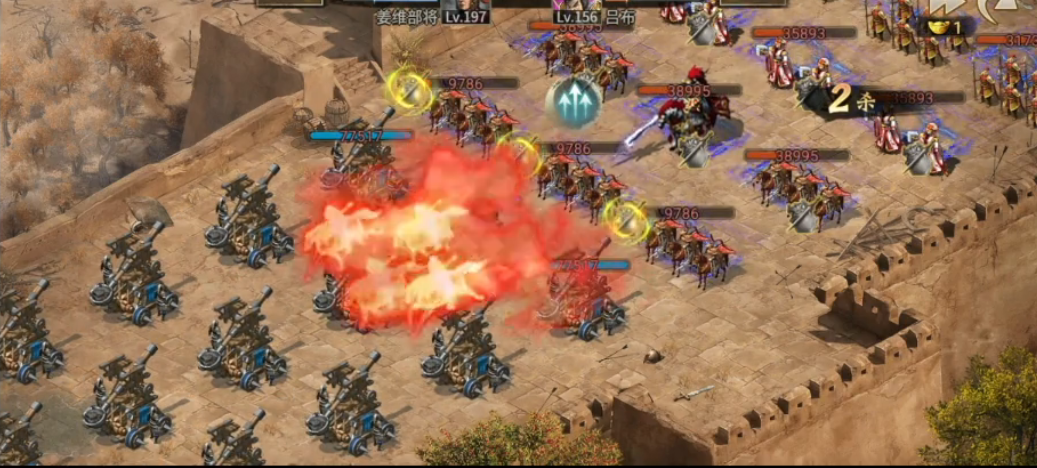Select the 吕布 Lv.156 commander portrait
Screen dimensions: 1037x468
578,5
